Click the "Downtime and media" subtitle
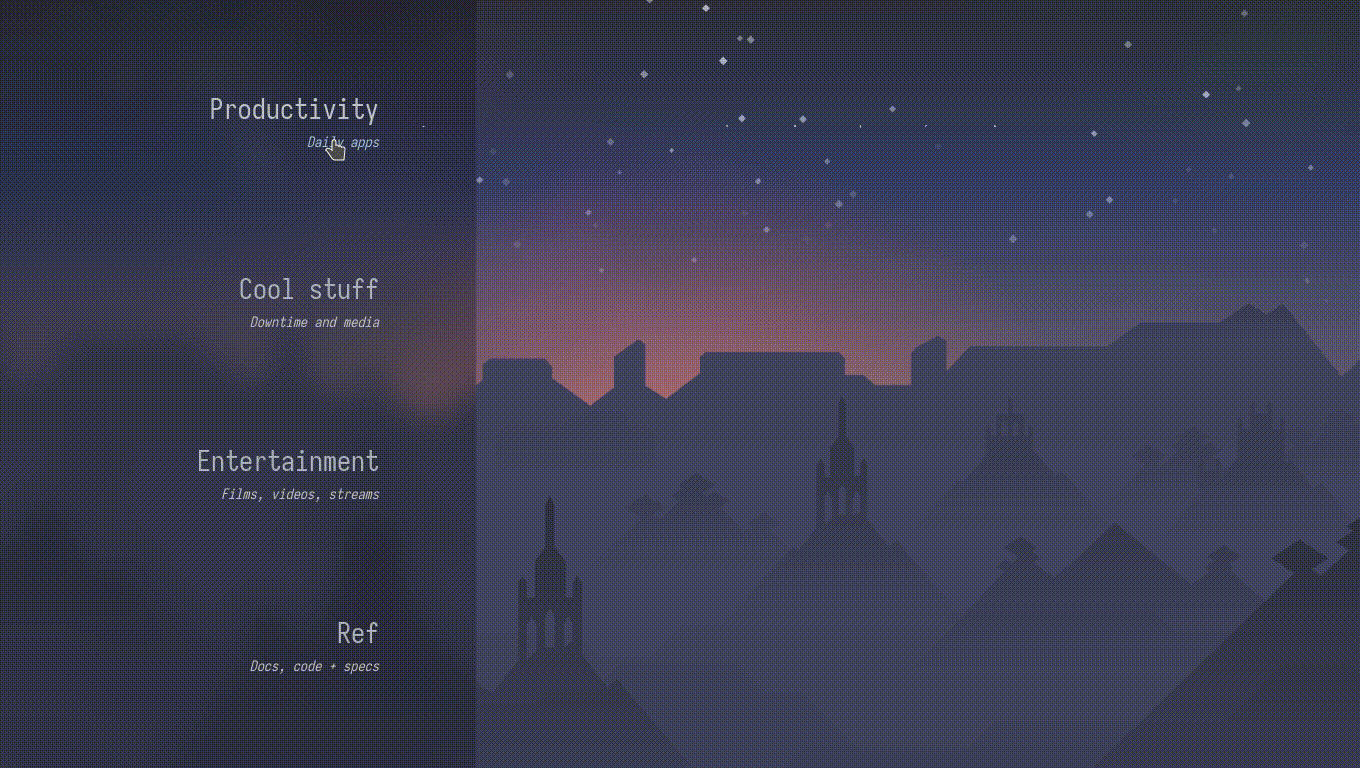 coord(314,322)
